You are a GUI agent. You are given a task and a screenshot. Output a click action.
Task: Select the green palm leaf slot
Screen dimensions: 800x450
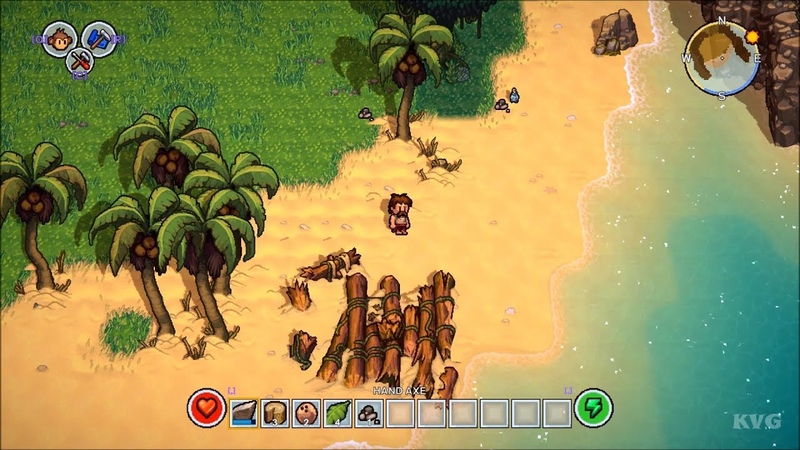pos(338,412)
